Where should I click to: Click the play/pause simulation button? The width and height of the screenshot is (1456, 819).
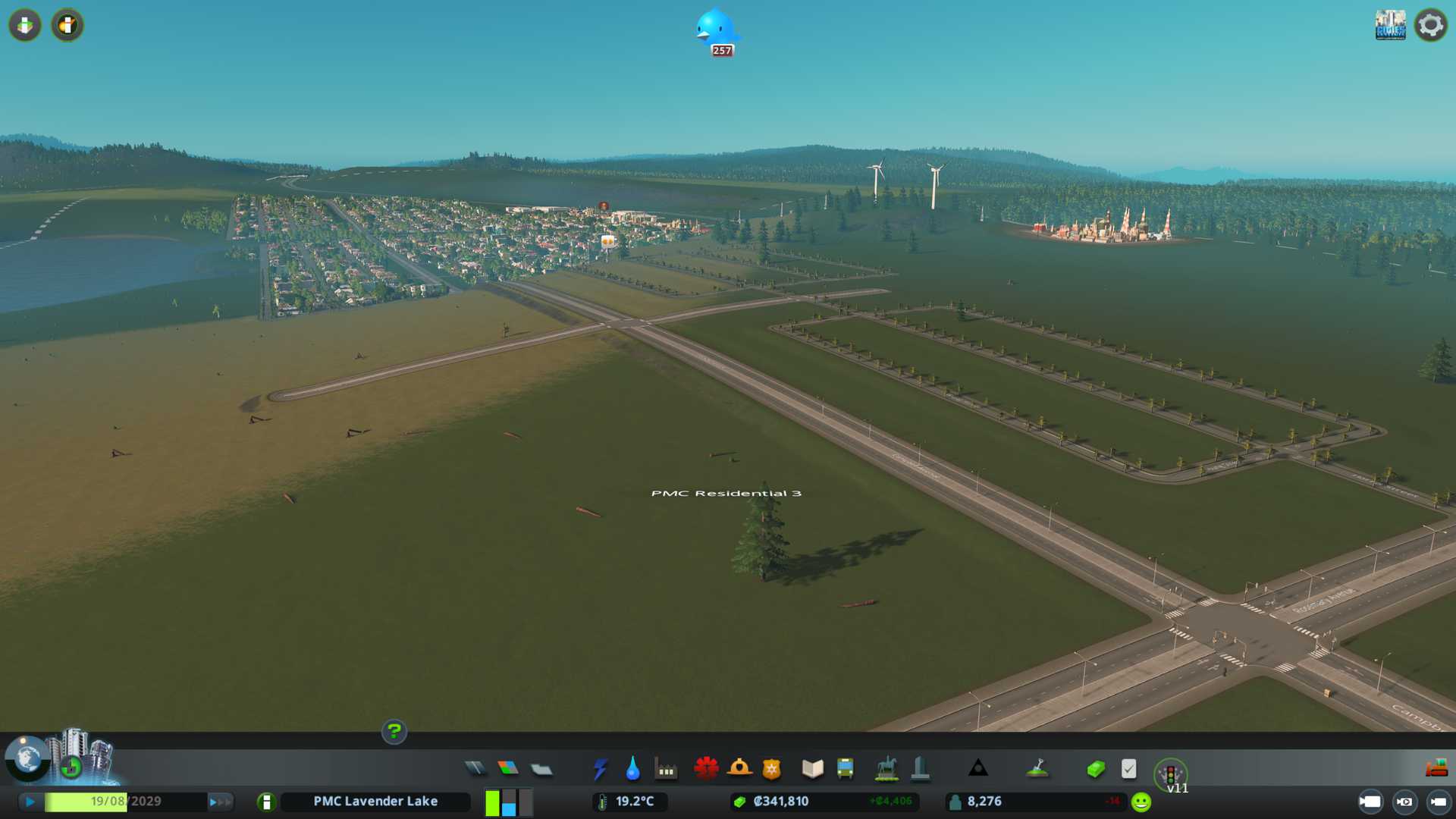(30, 802)
